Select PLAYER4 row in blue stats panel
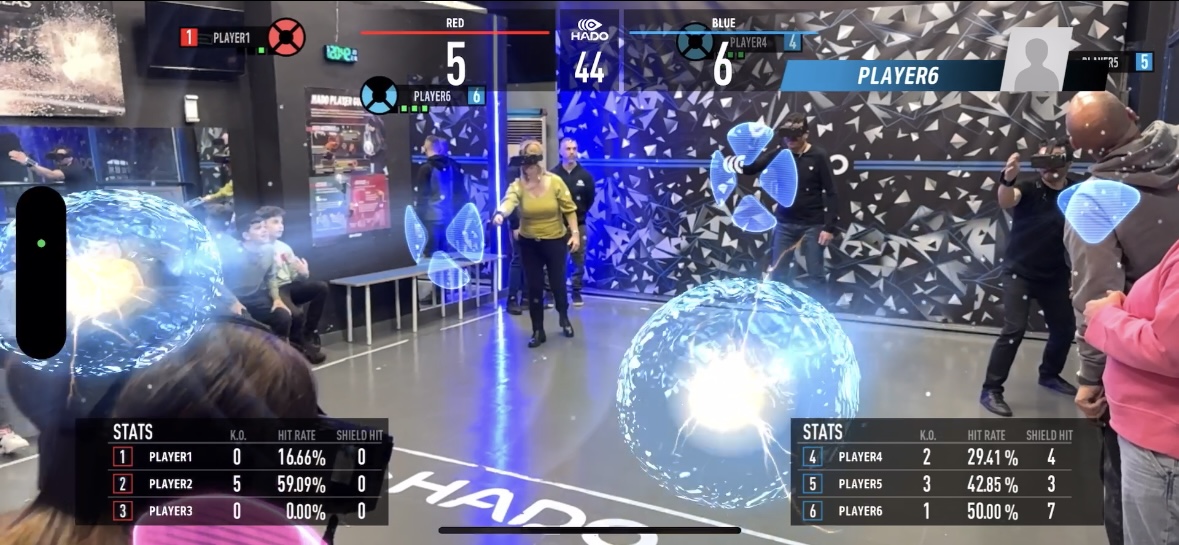The width and height of the screenshot is (1179, 545). tap(940, 457)
